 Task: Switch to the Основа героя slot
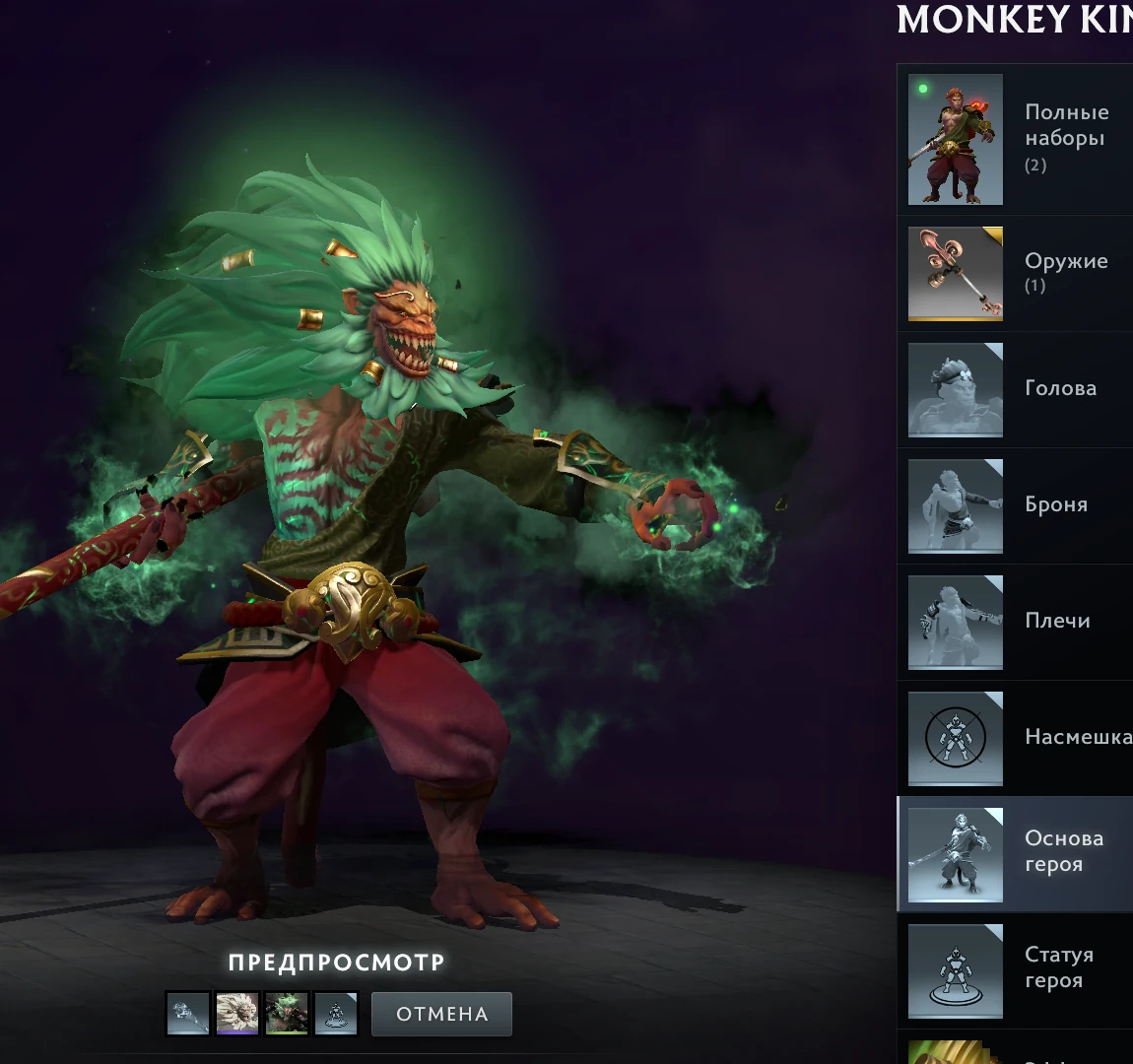(1015, 854)
